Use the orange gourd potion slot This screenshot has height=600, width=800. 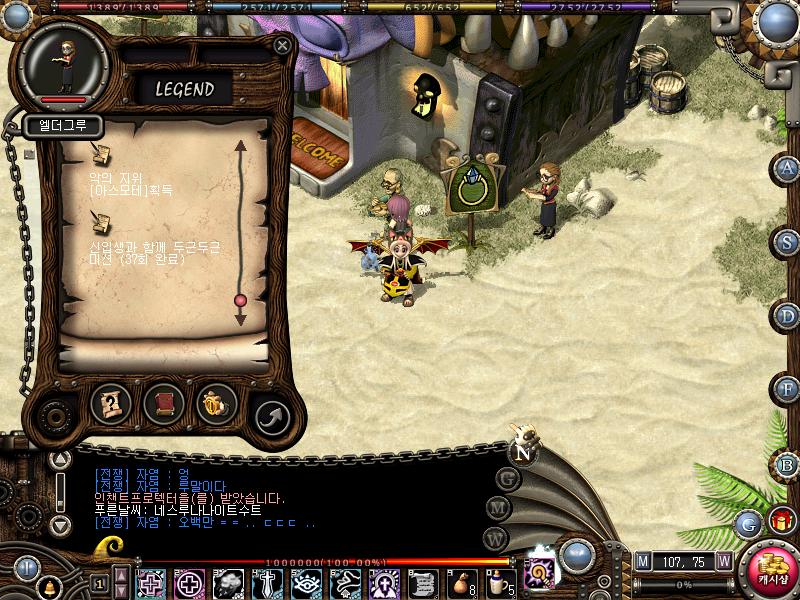[x=460, y=582]
